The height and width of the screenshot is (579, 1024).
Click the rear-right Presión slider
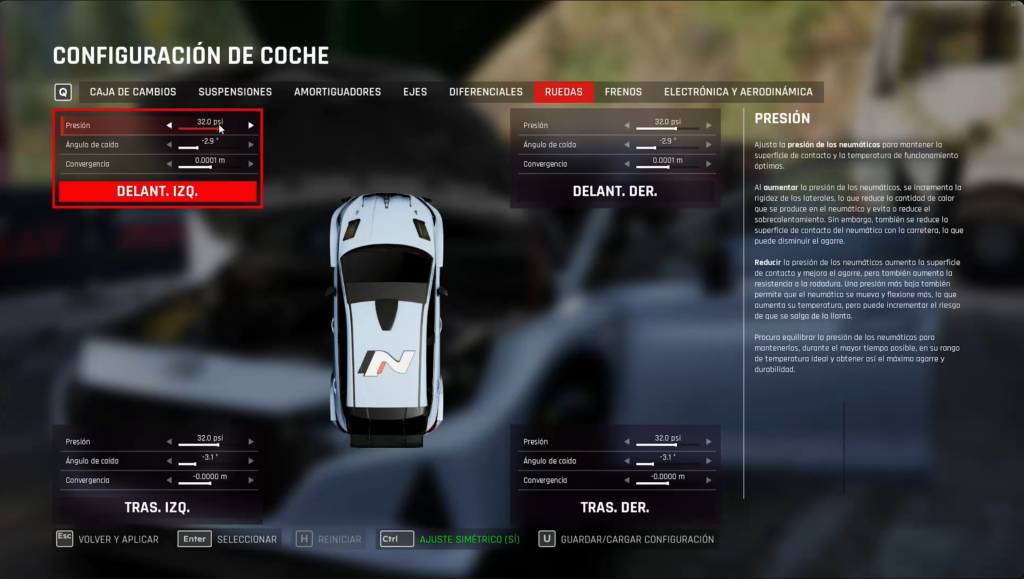pos(666,444)
